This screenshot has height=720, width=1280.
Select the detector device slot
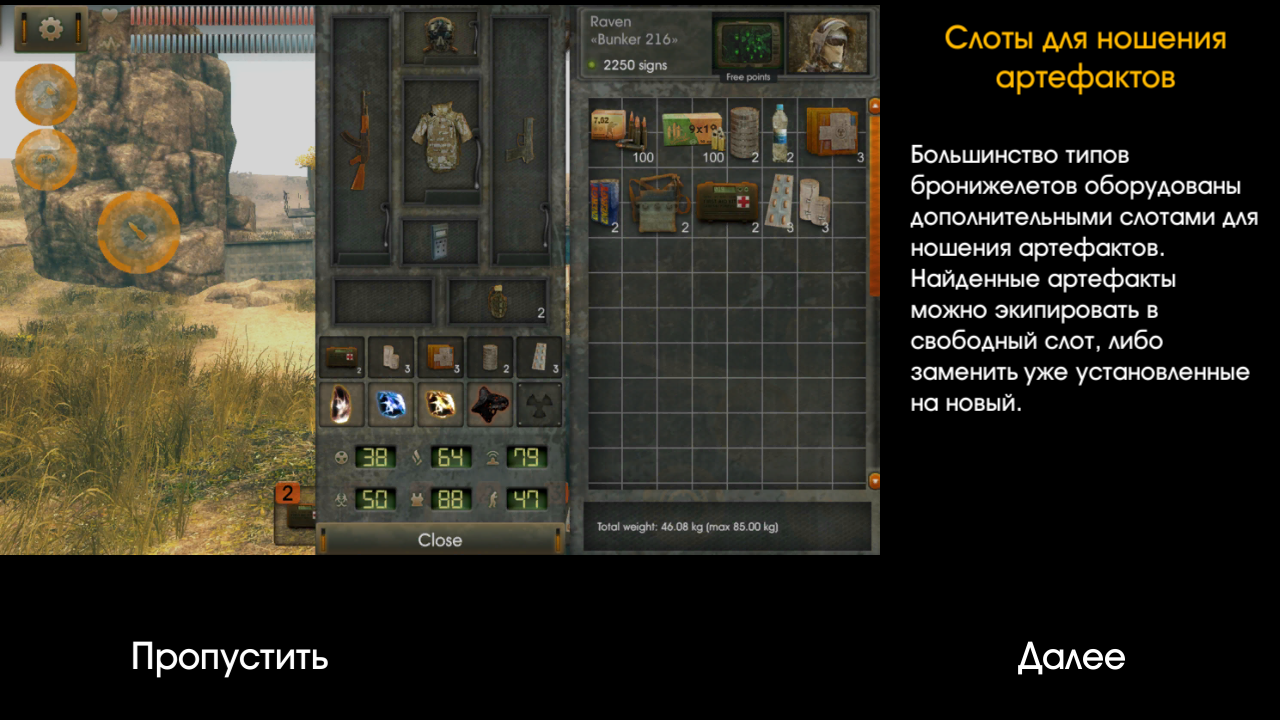point(441,241)
